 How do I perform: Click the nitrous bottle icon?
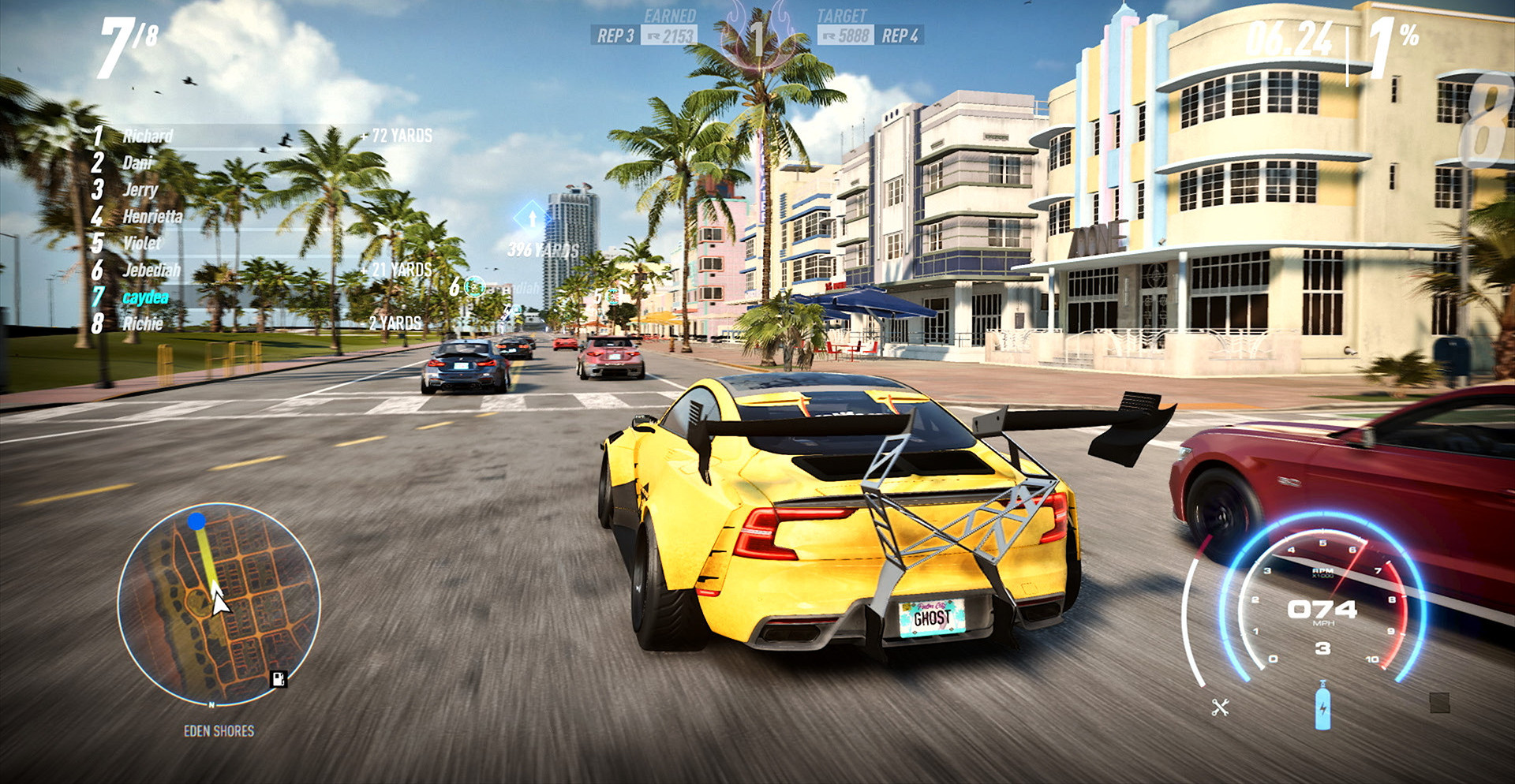coord(1322,706)
